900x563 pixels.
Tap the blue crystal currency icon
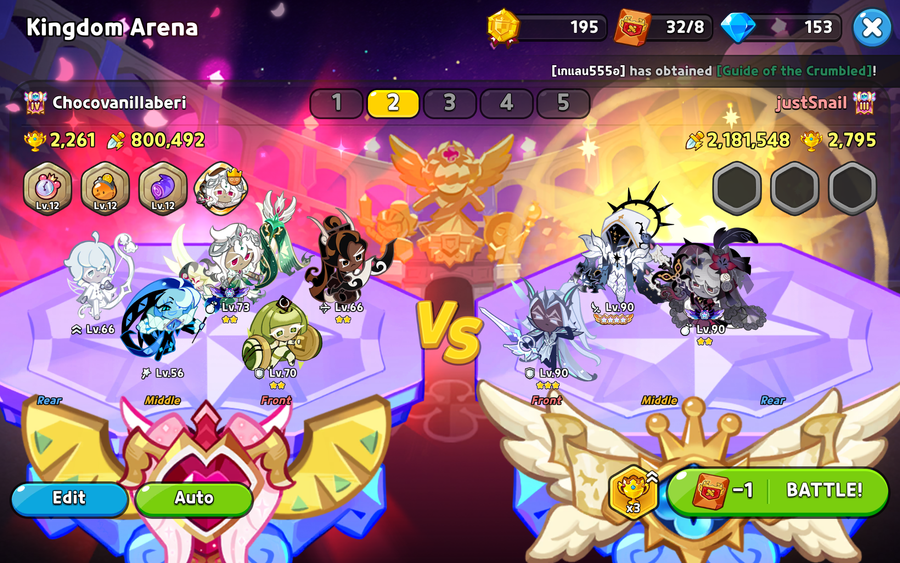pos(738,27)
